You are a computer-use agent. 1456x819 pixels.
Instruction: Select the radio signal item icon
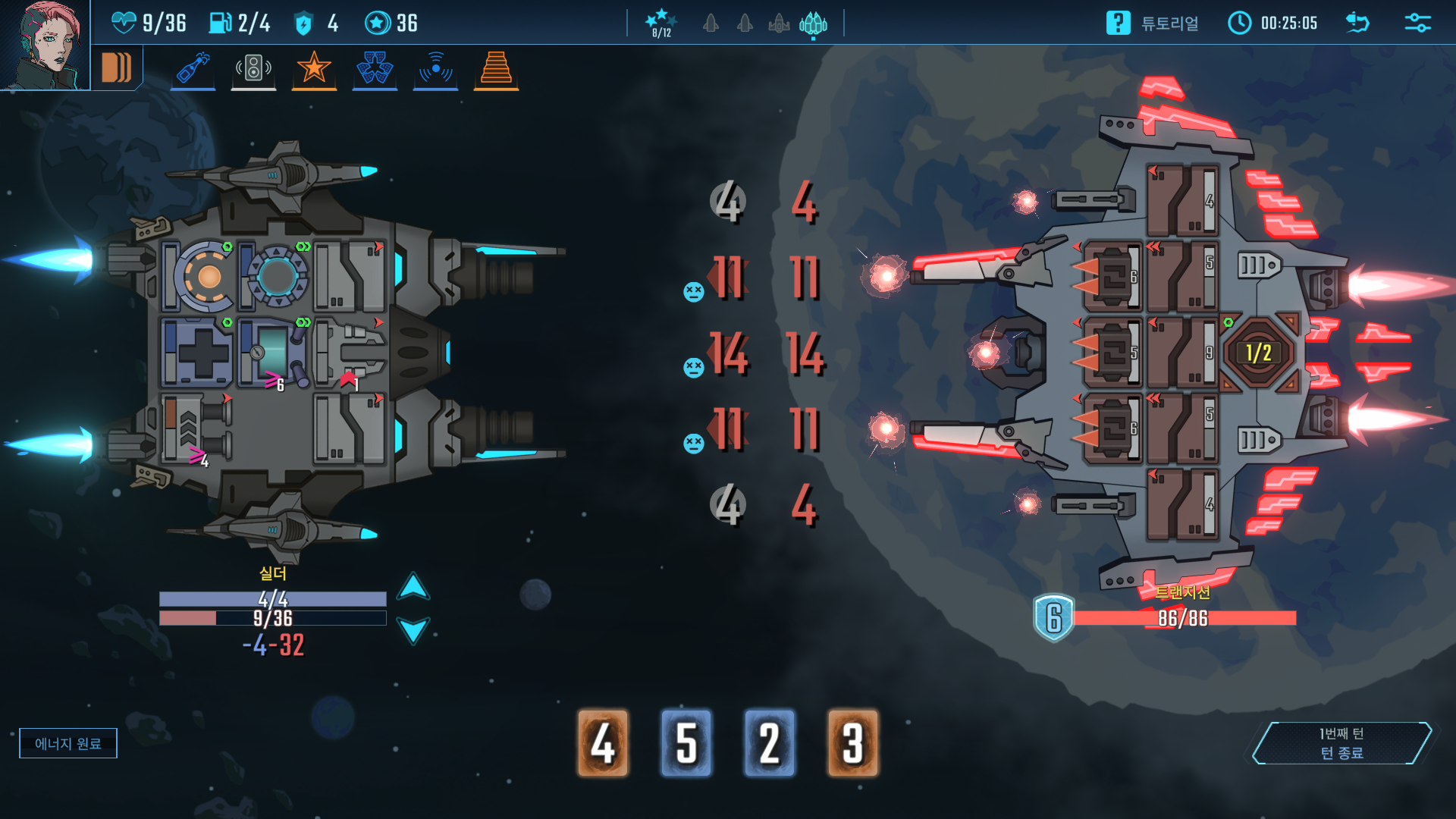[435, 68]
